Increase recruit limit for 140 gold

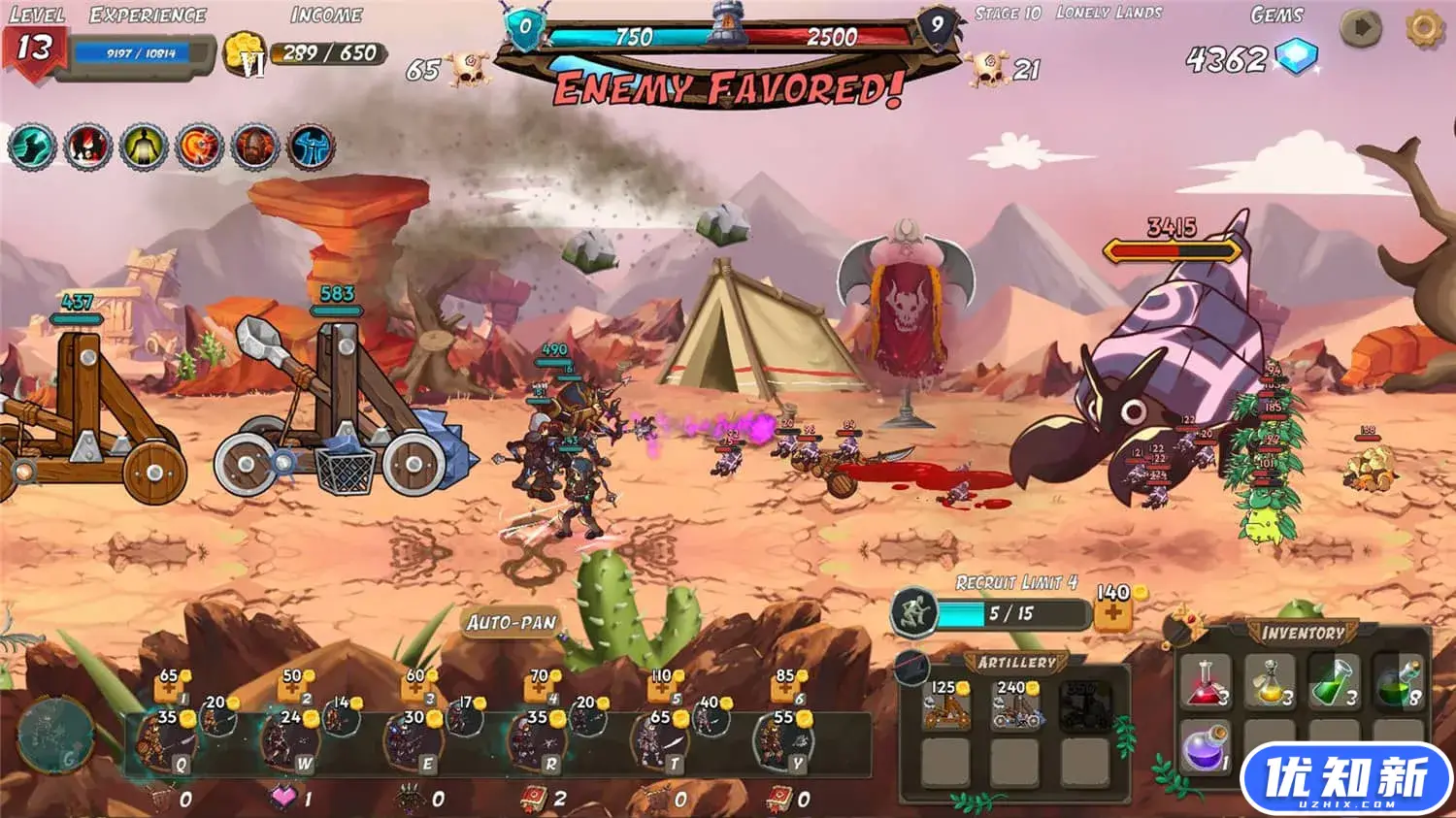1112,613
